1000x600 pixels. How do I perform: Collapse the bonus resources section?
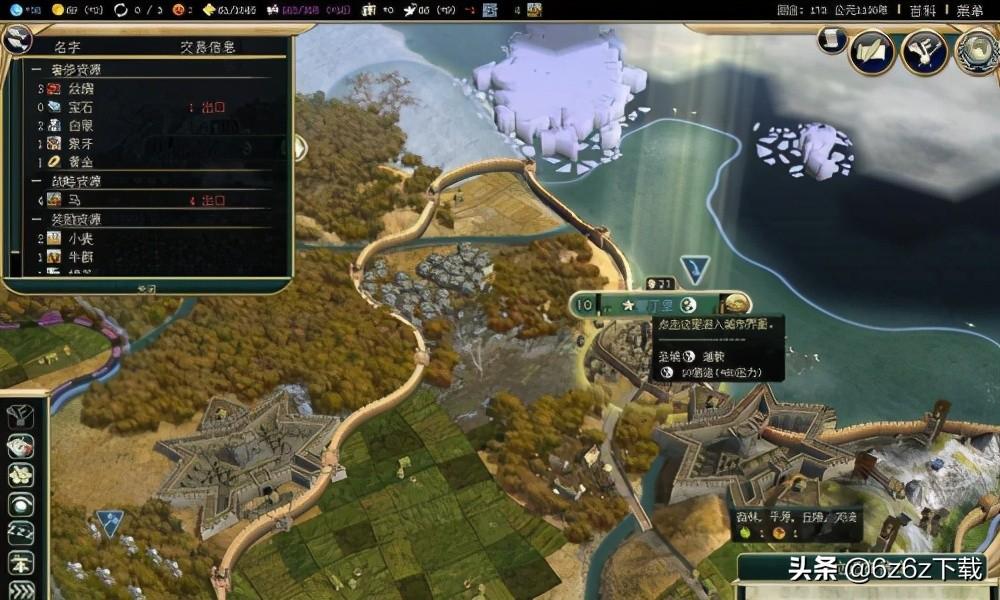36,219
